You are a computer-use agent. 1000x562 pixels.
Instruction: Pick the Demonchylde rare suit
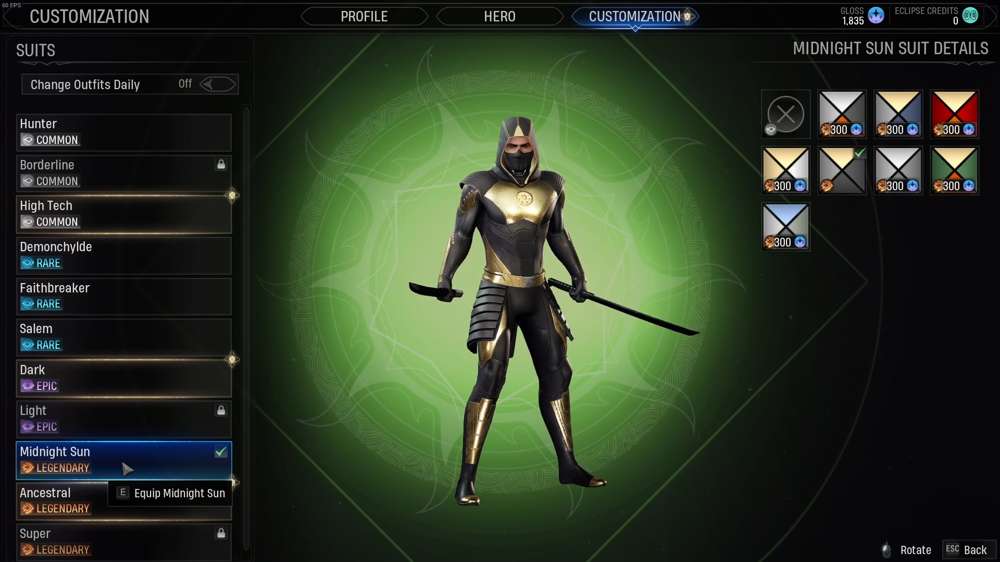click(124, 255)
